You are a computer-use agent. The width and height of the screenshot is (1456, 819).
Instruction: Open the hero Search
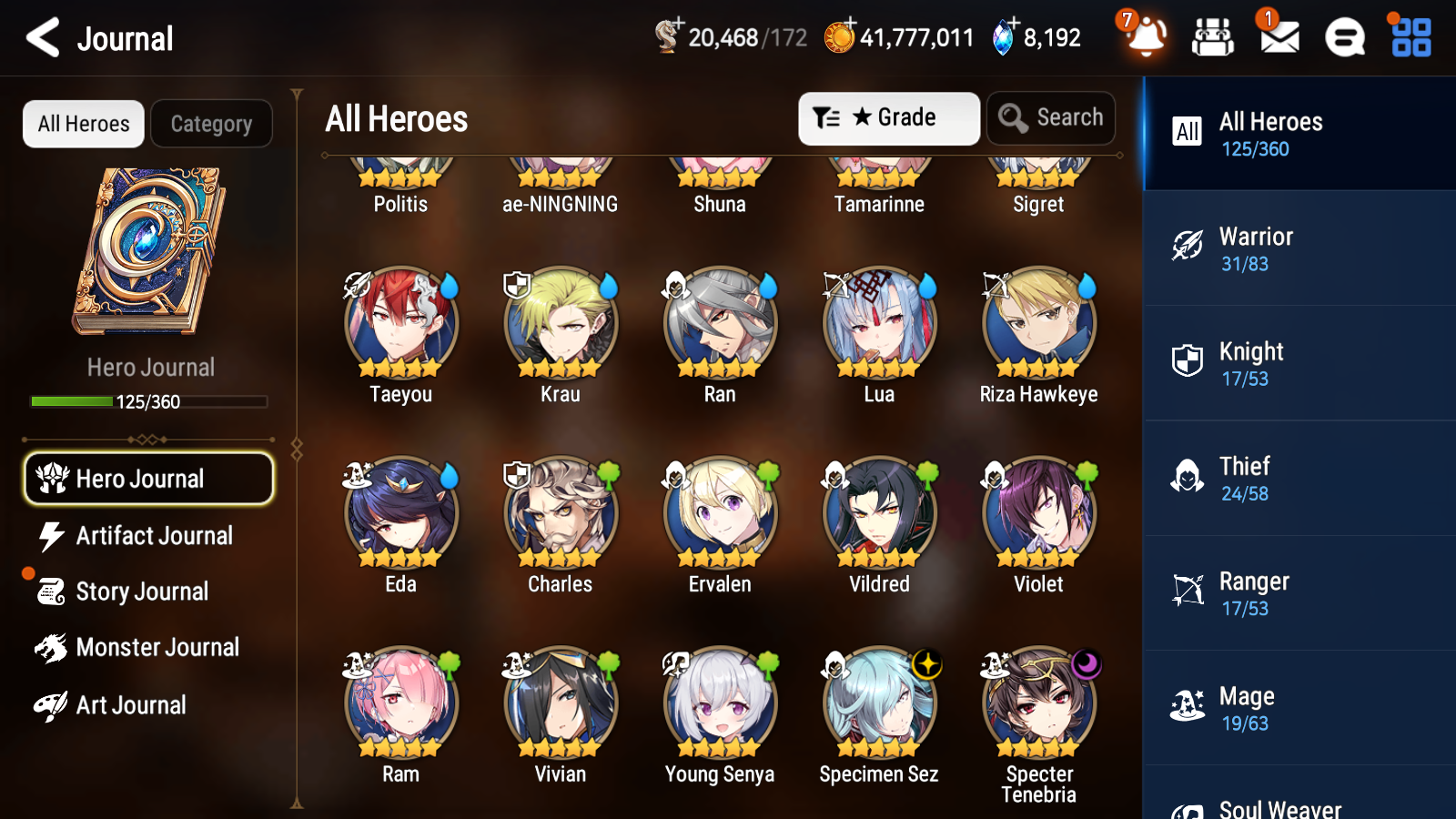(1050, 117)
